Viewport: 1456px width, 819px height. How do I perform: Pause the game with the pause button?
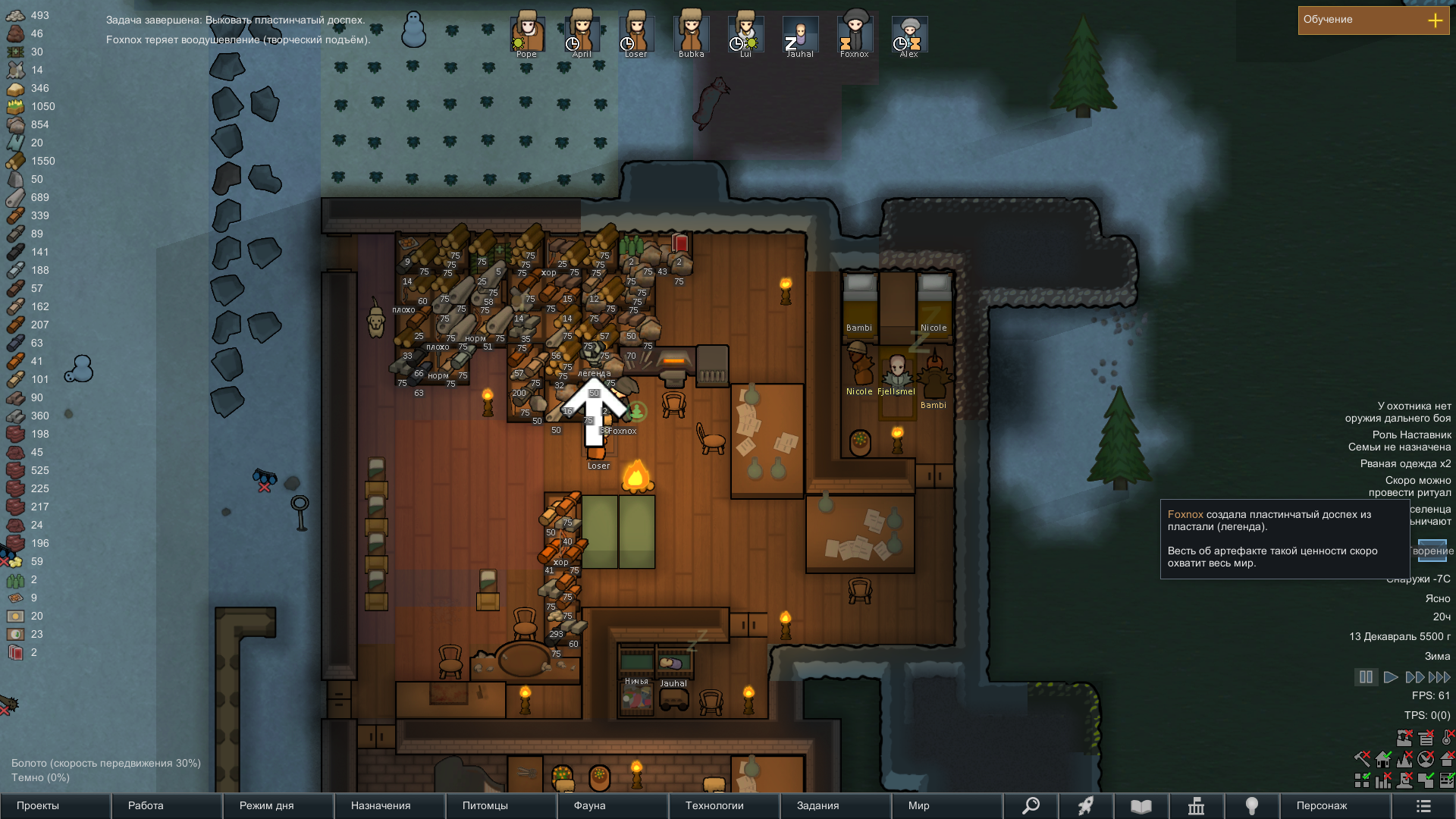click(x=1366, y=677)
